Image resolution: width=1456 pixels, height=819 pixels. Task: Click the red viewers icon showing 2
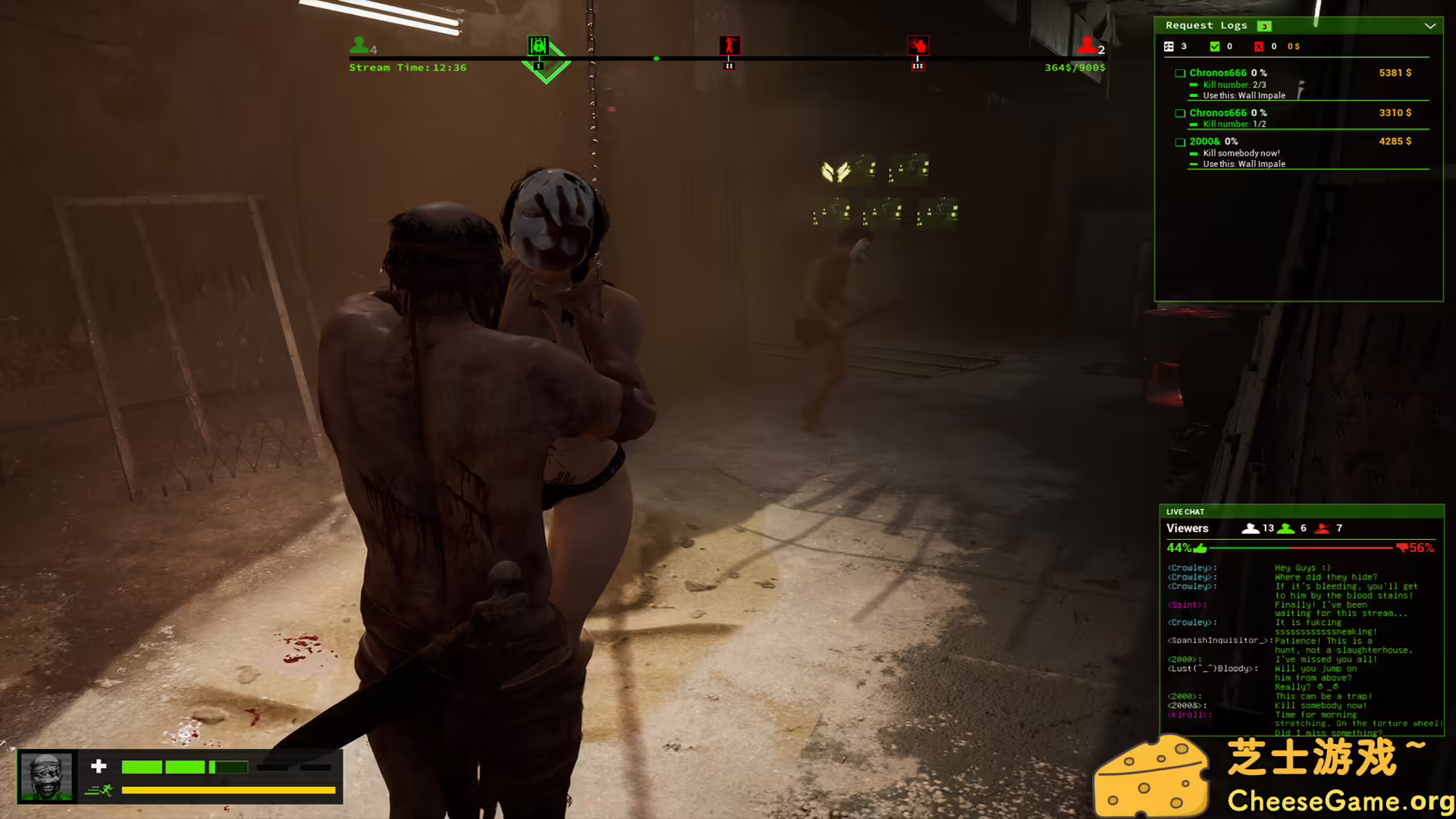tap(1089, 44)
